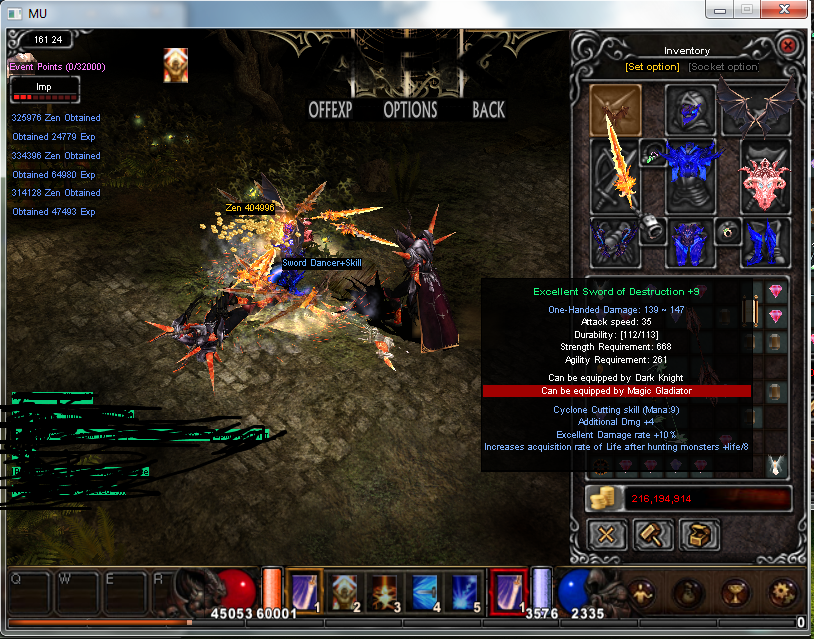This screenshot has width=814, height=639.
Task: Switch to the Socket option tab
Action: coord(723,67)
